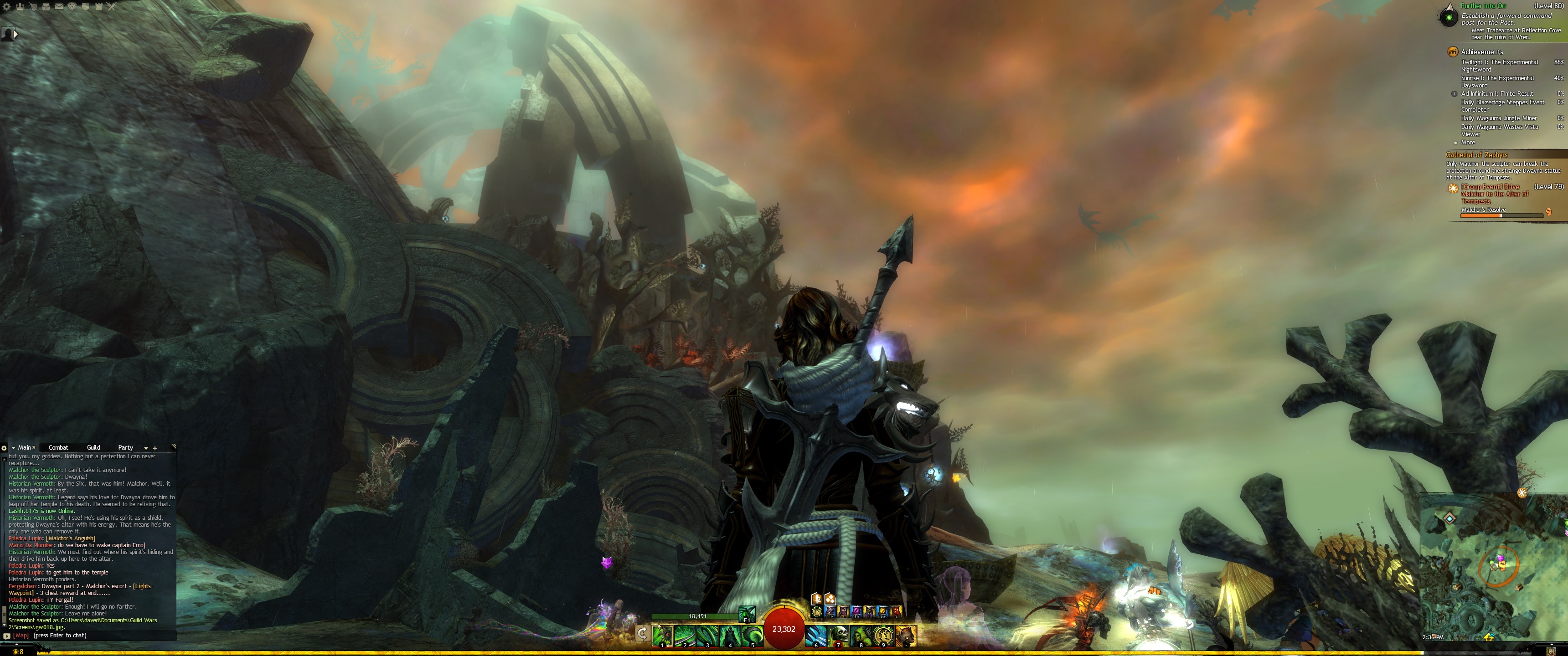This screenshot has width=1568, height=656.
Task: Add a new chat tab
Action: 155,448
